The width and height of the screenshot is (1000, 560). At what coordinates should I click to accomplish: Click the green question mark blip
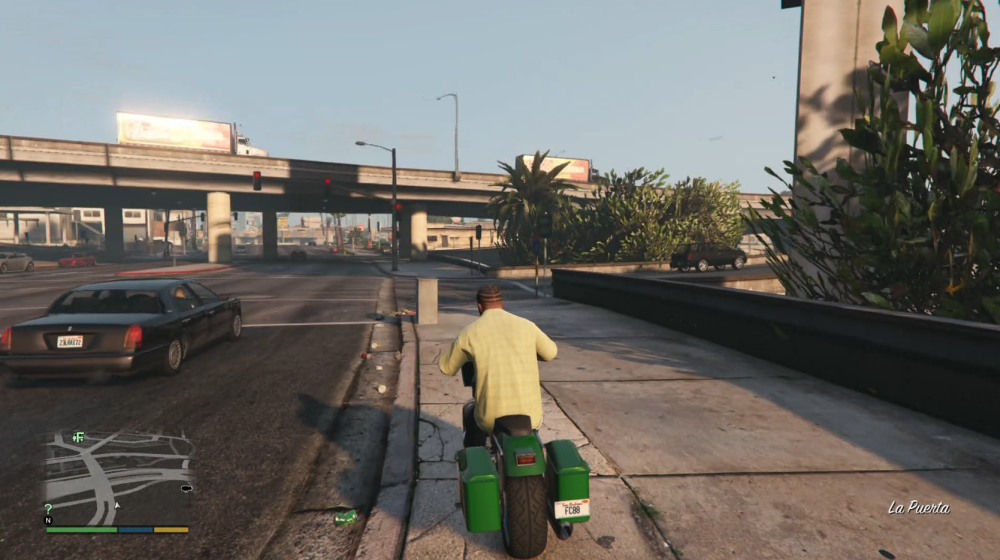pos(48,509)
